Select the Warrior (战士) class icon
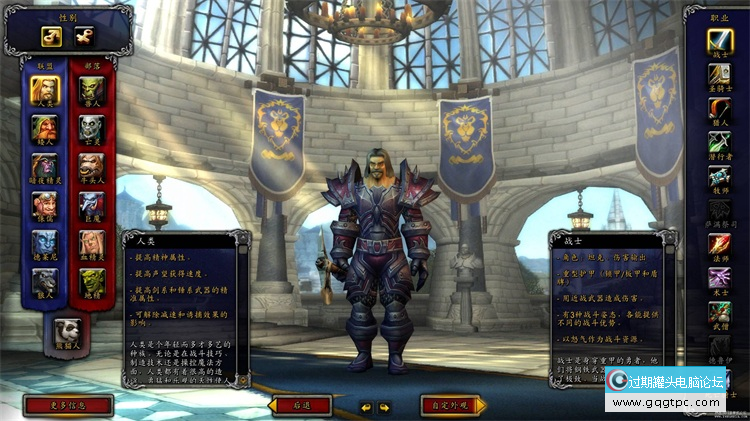Viewport: 750px width, 421px height. click(720, 41)
